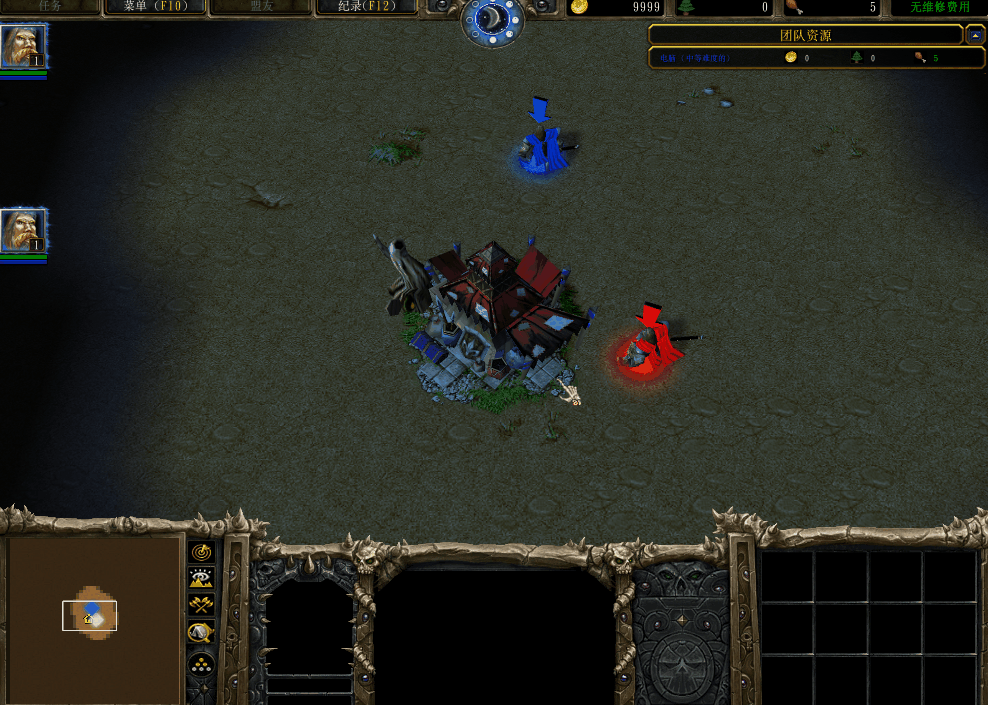This screenshot has height=705, width=988.
Task: Toggle minimap terrain display eye button
Action: tap(201, 578)
